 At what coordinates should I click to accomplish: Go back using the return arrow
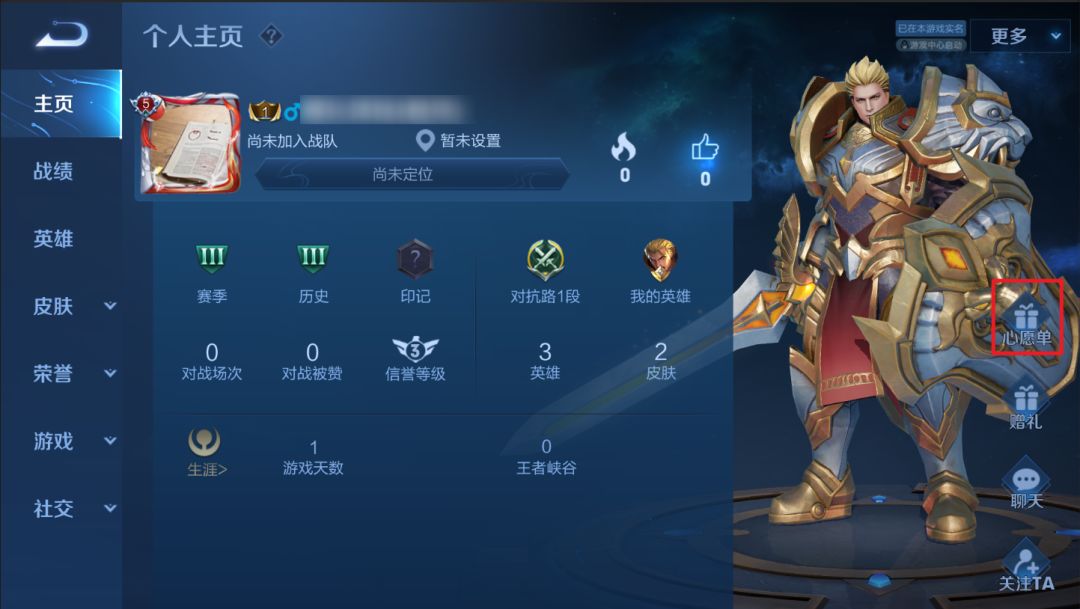pyautogui.click(x=61, y=36)
